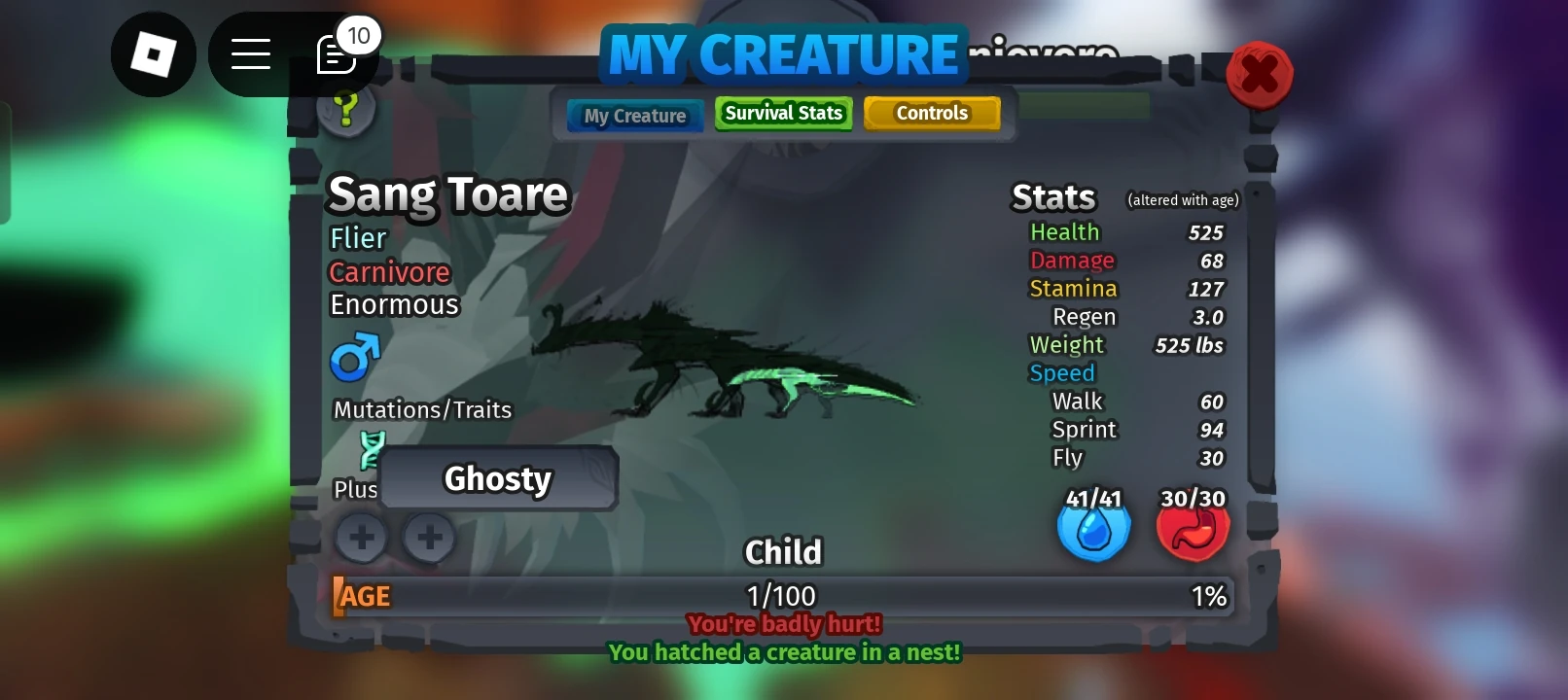Click the creature name Sang Toare
This screenshot has height=700, width=1568.
click(x=447, y=194)
